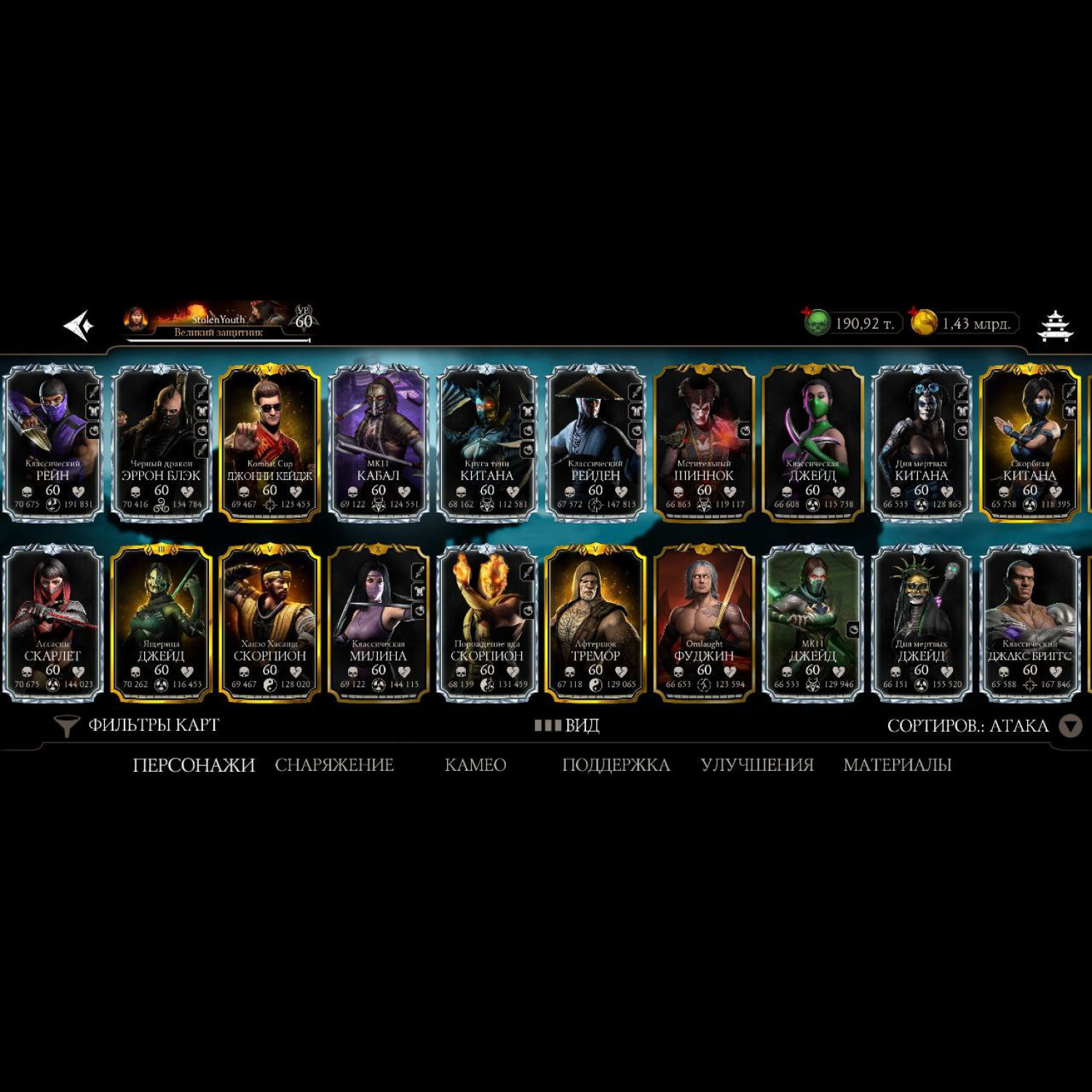1092x1092 pixels.
Task: Pick the Классический Джакс Бриггс card
Action: [x=1029, y=623]
